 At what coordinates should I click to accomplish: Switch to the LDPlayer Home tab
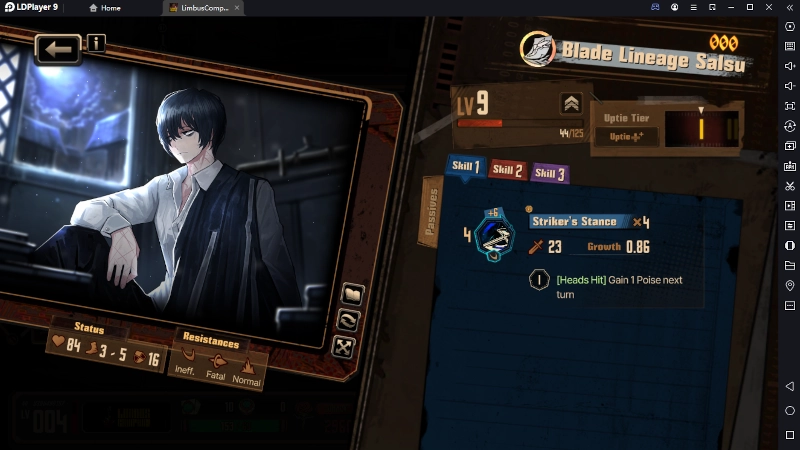pos(105,8)
